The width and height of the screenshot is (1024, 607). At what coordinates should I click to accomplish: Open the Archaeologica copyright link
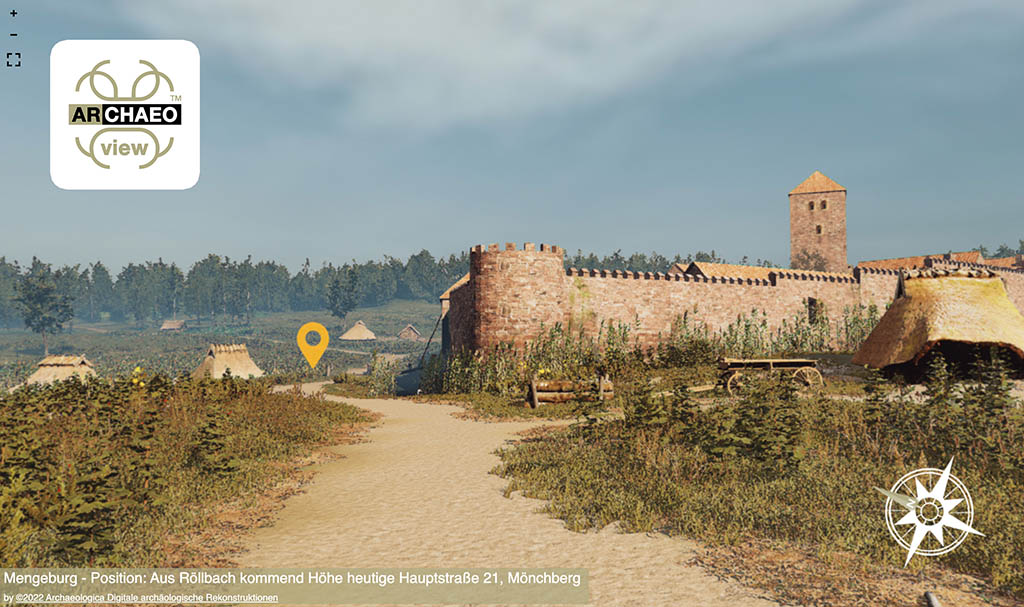[x=141, y=598]
